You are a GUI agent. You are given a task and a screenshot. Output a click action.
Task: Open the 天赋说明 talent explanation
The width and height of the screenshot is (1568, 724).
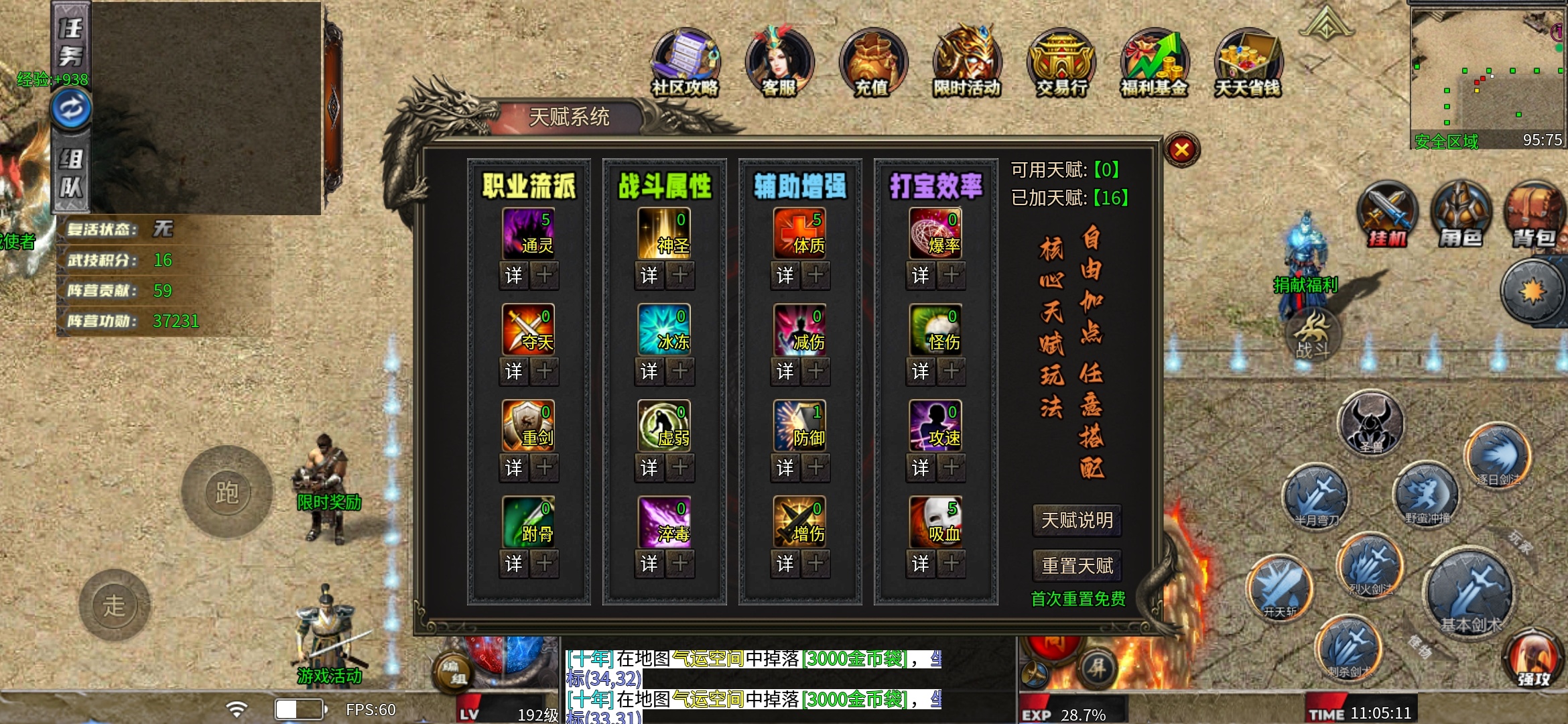tap(1077, 520)
